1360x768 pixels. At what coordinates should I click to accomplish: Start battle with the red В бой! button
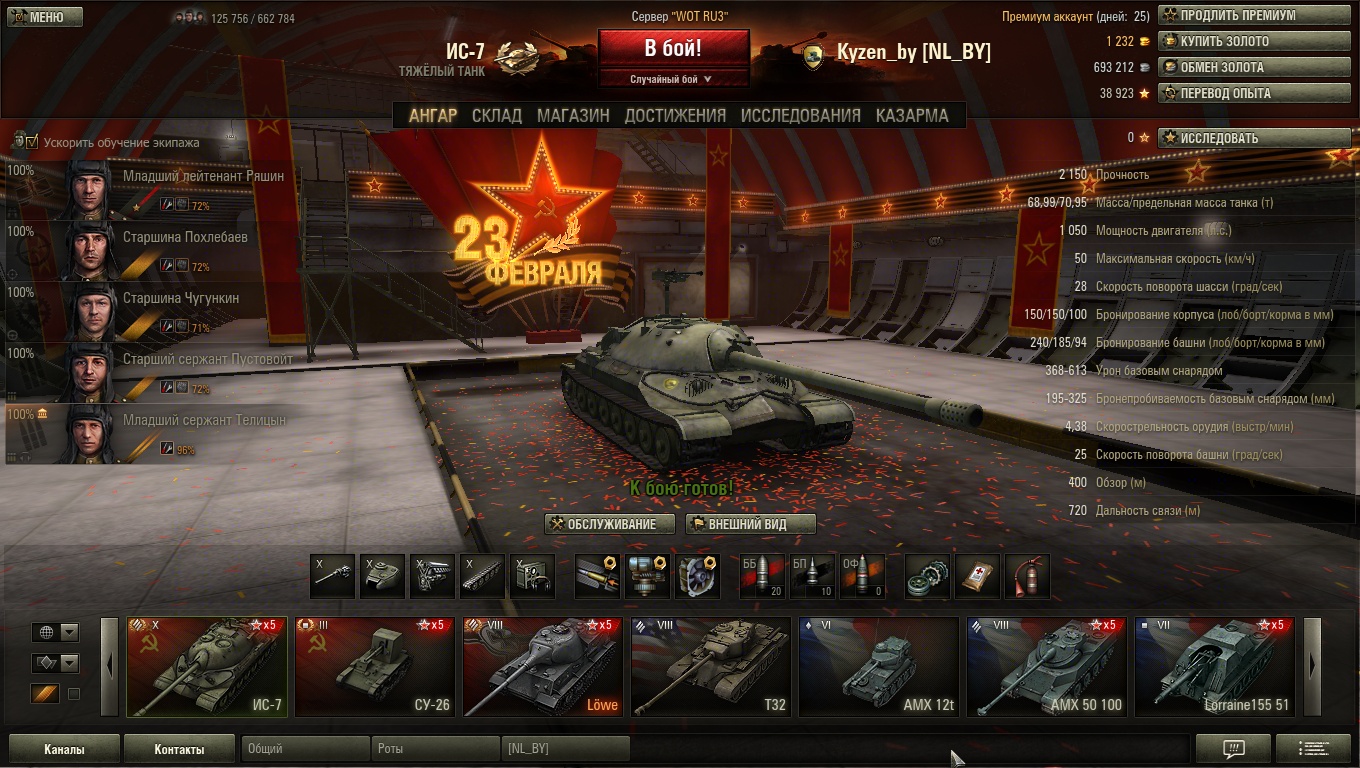(x=673, y=48)
